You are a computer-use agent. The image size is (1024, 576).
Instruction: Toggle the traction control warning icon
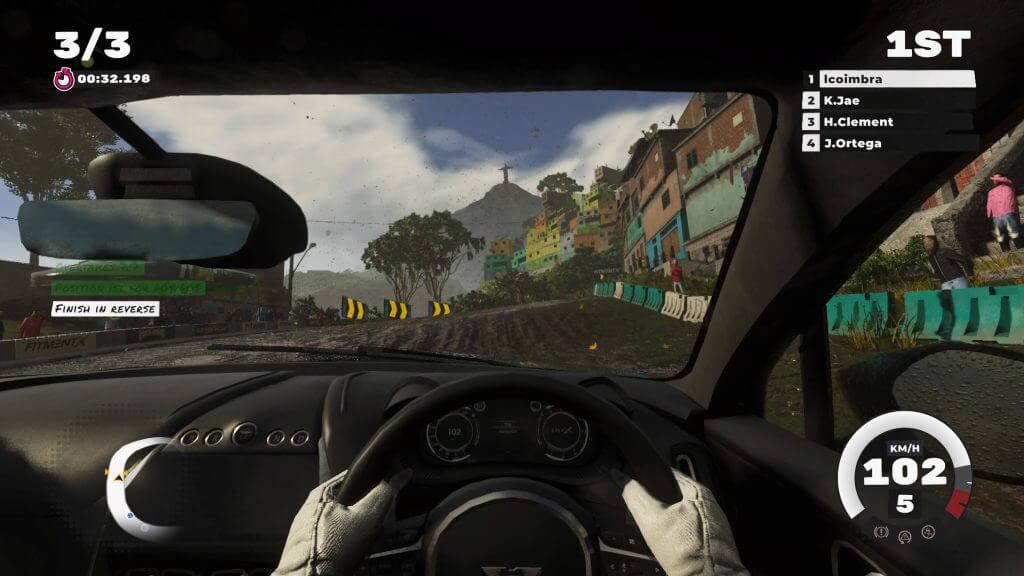(905, 535)
